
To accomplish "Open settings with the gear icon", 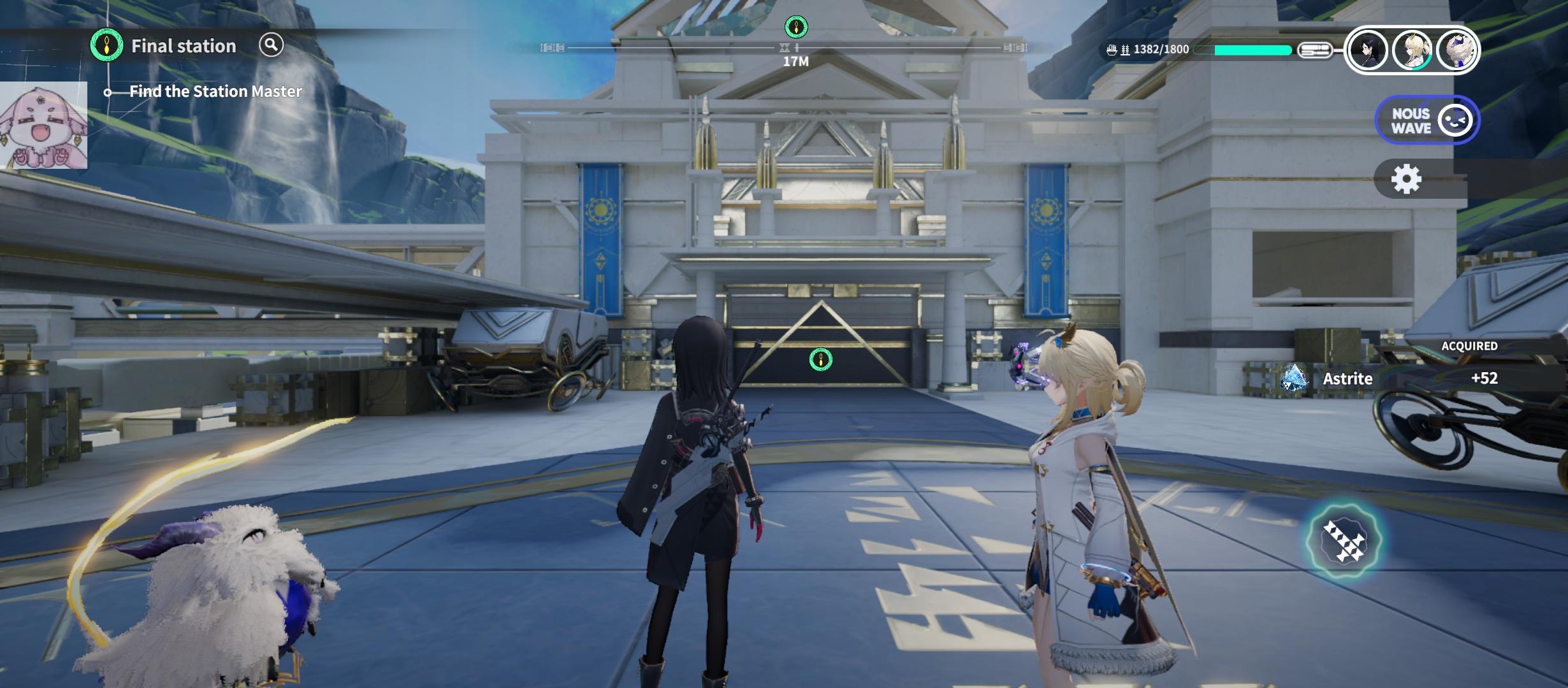I will (1406, 180).
